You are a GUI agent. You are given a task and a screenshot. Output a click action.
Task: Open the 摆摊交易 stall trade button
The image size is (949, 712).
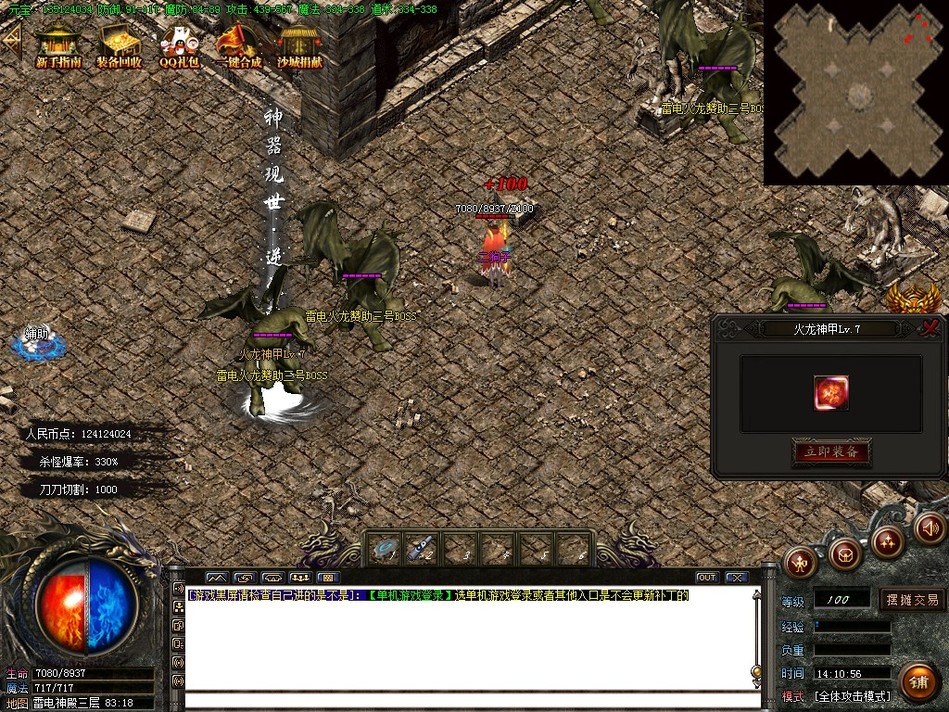[912, 599]
